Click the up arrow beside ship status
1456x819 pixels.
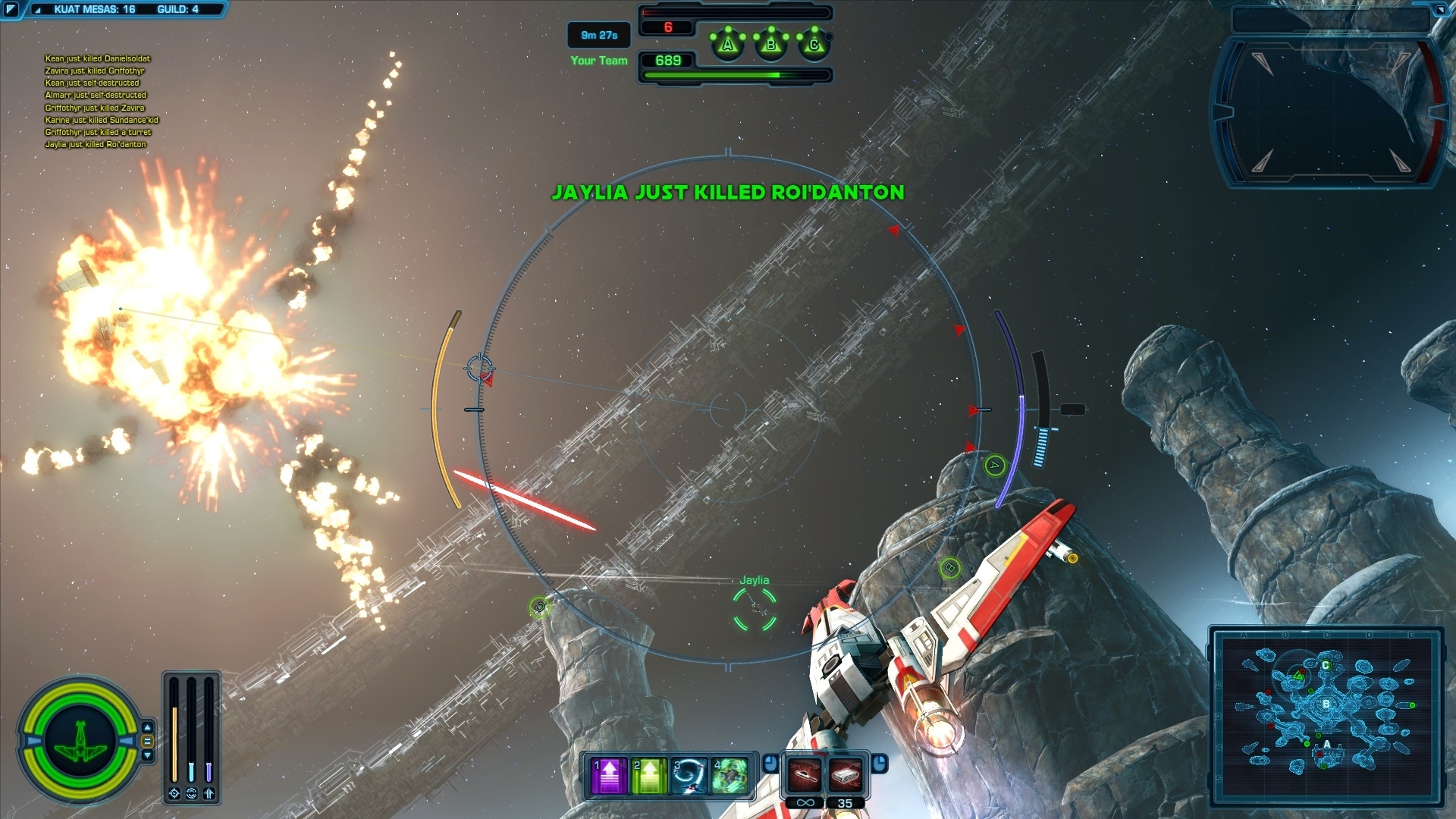click(x=148, y=727)
